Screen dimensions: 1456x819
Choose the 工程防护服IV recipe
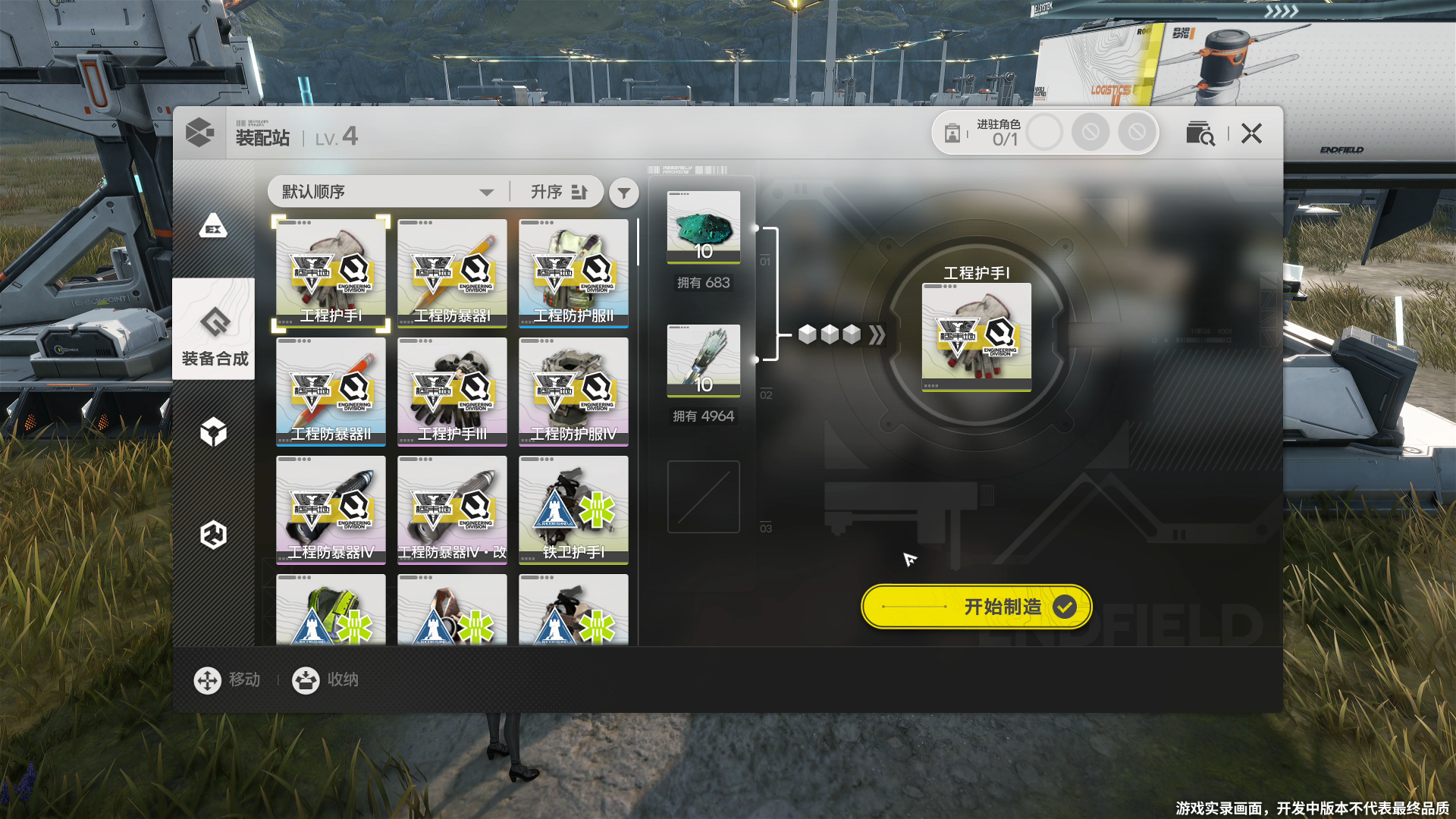tap(573, 391)
